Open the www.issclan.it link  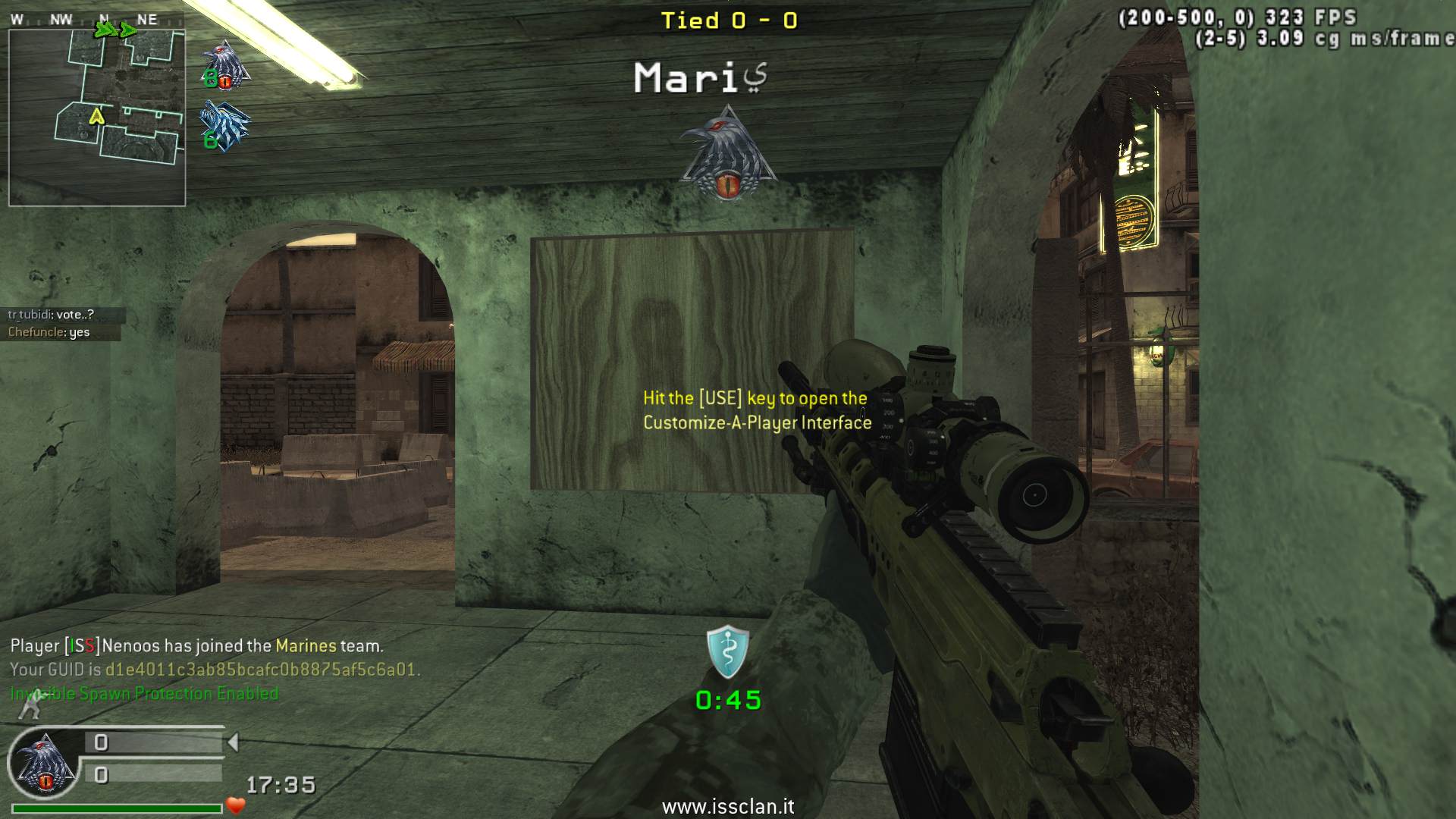(728, 807)
